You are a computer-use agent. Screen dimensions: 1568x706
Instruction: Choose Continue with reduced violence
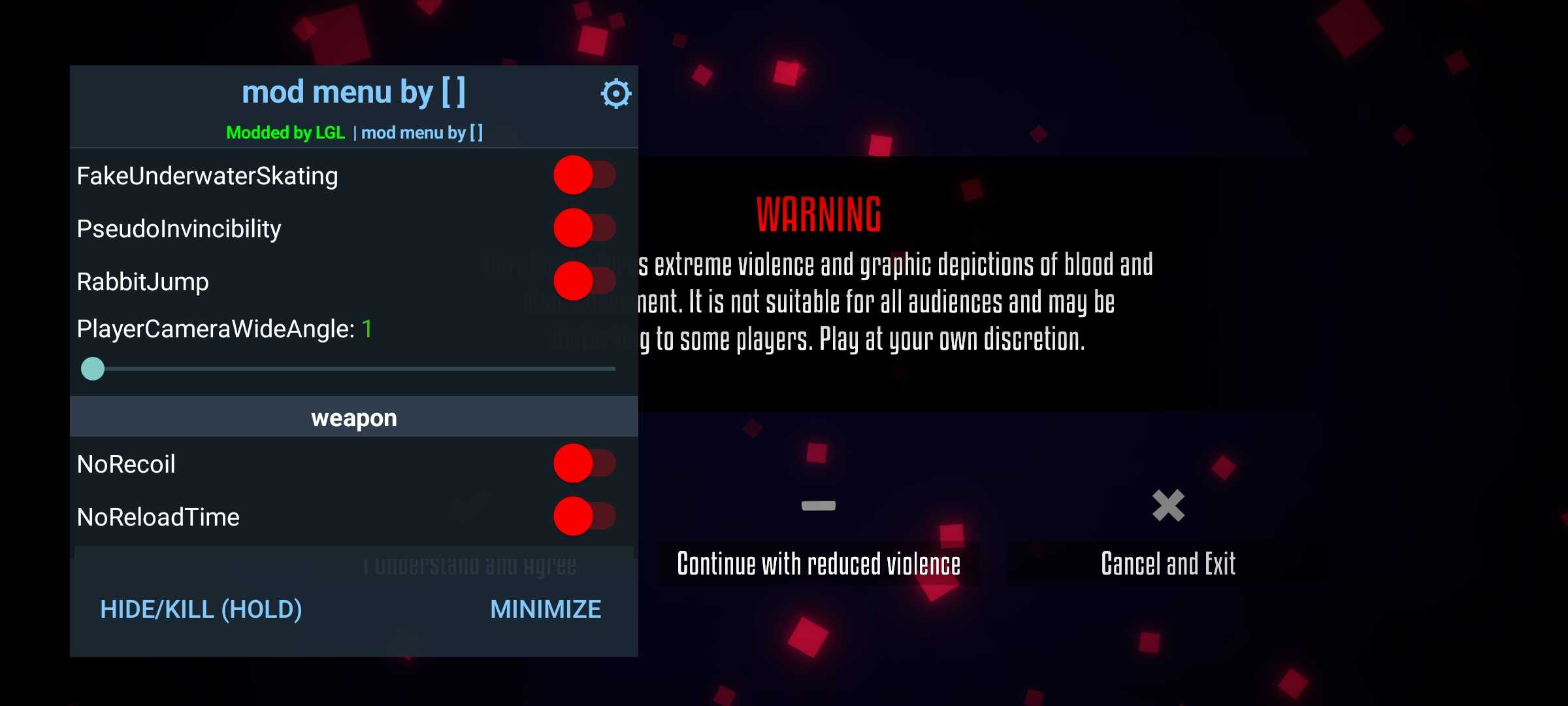[819, 563]
